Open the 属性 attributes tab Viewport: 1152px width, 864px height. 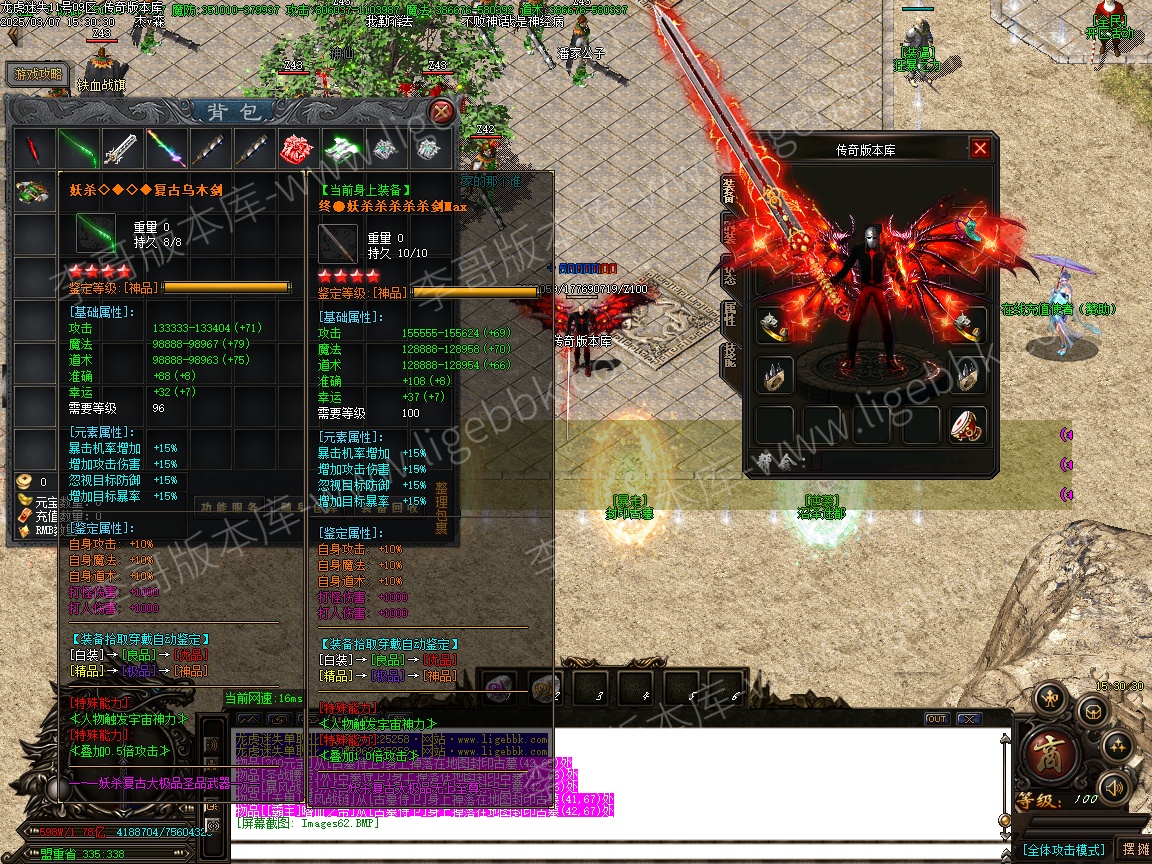tap(729, 315)
